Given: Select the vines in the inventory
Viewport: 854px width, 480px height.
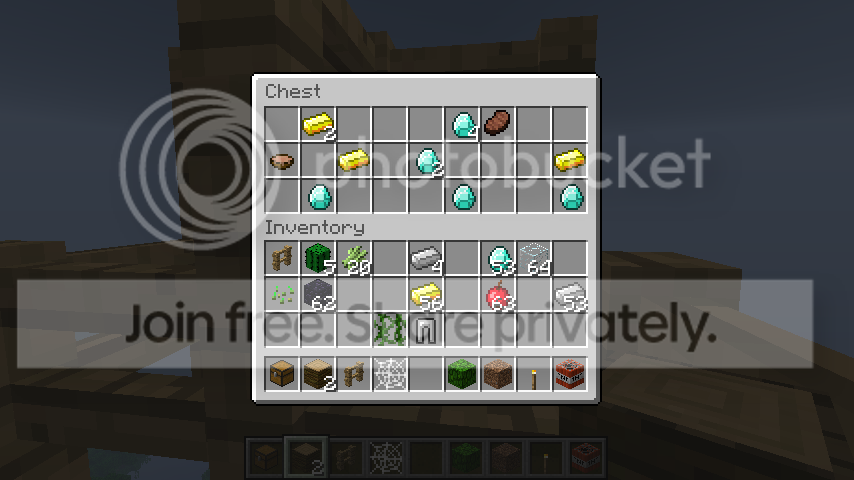Looking at the screenshot, I should 390,330.
